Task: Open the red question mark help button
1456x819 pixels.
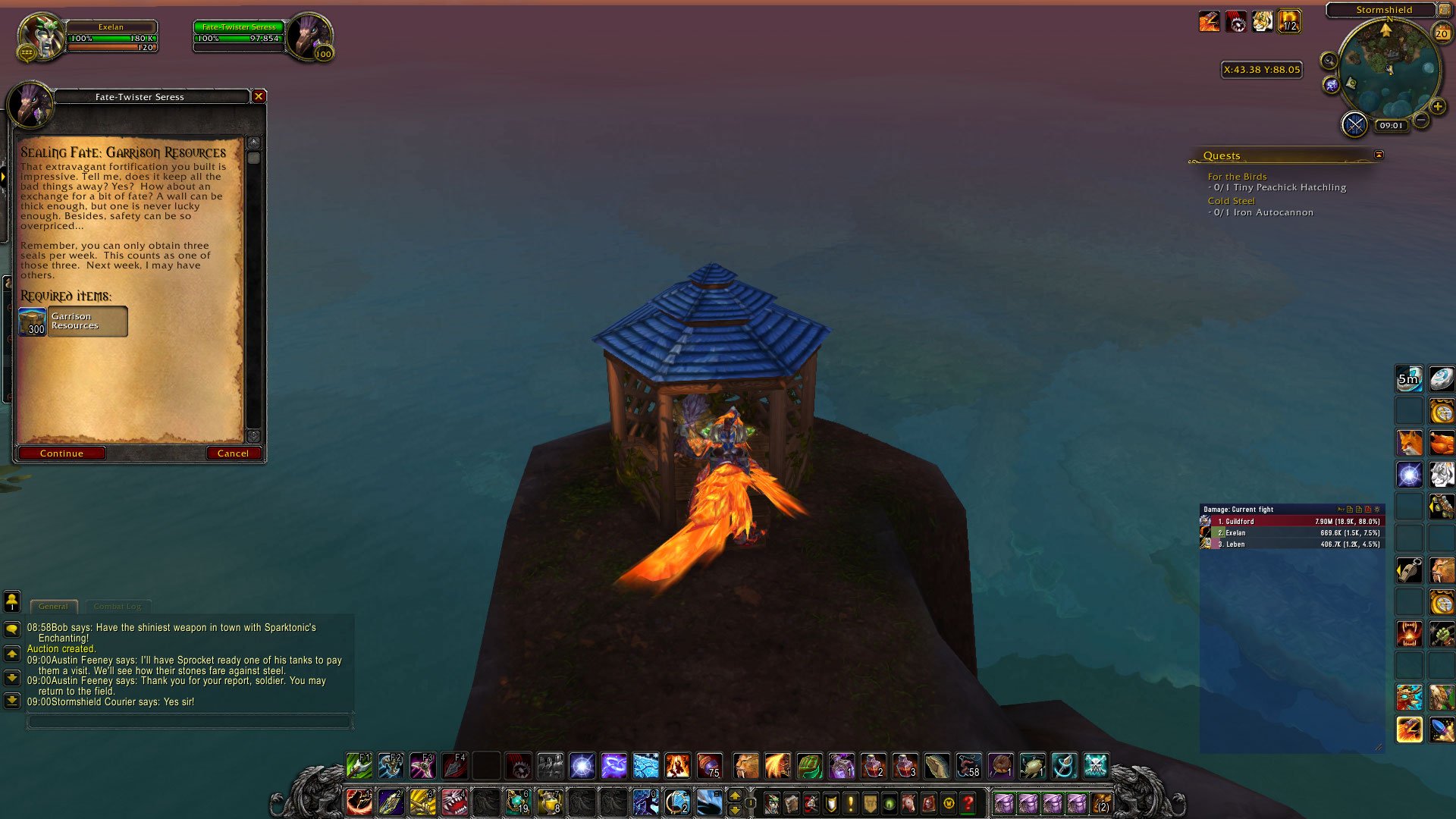Action: 968,802
